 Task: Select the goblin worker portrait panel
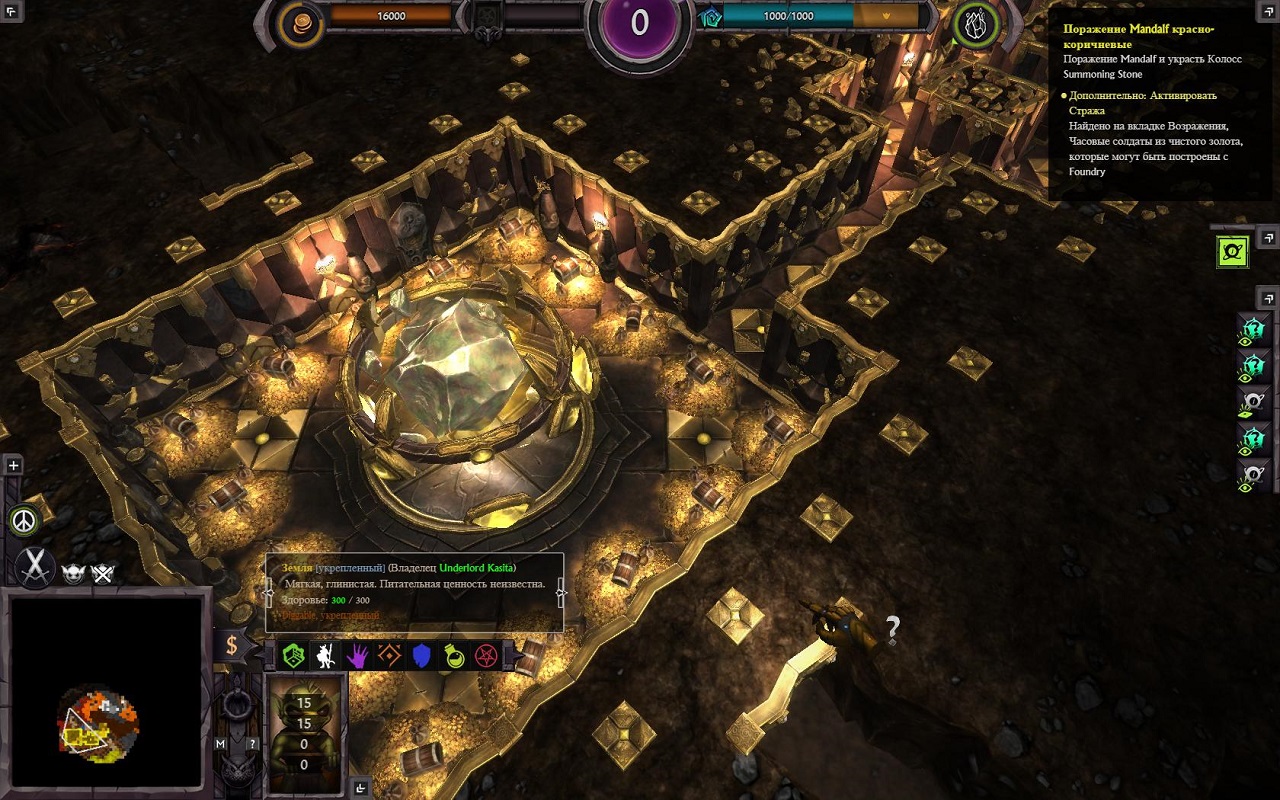pos(304,733)
